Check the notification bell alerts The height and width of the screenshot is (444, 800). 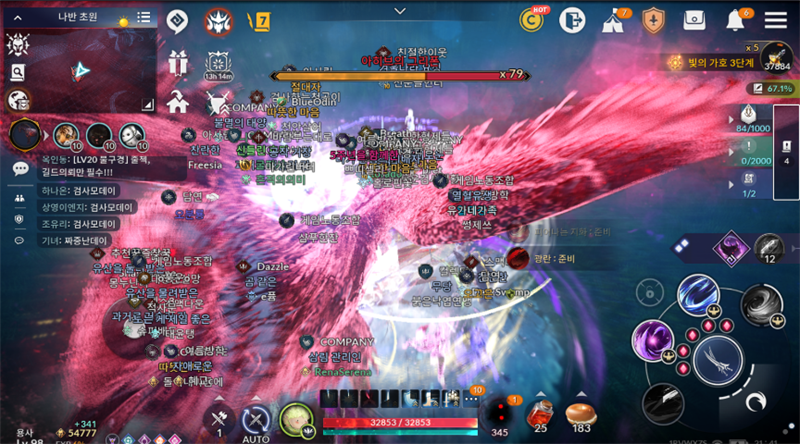coord(736,19)
